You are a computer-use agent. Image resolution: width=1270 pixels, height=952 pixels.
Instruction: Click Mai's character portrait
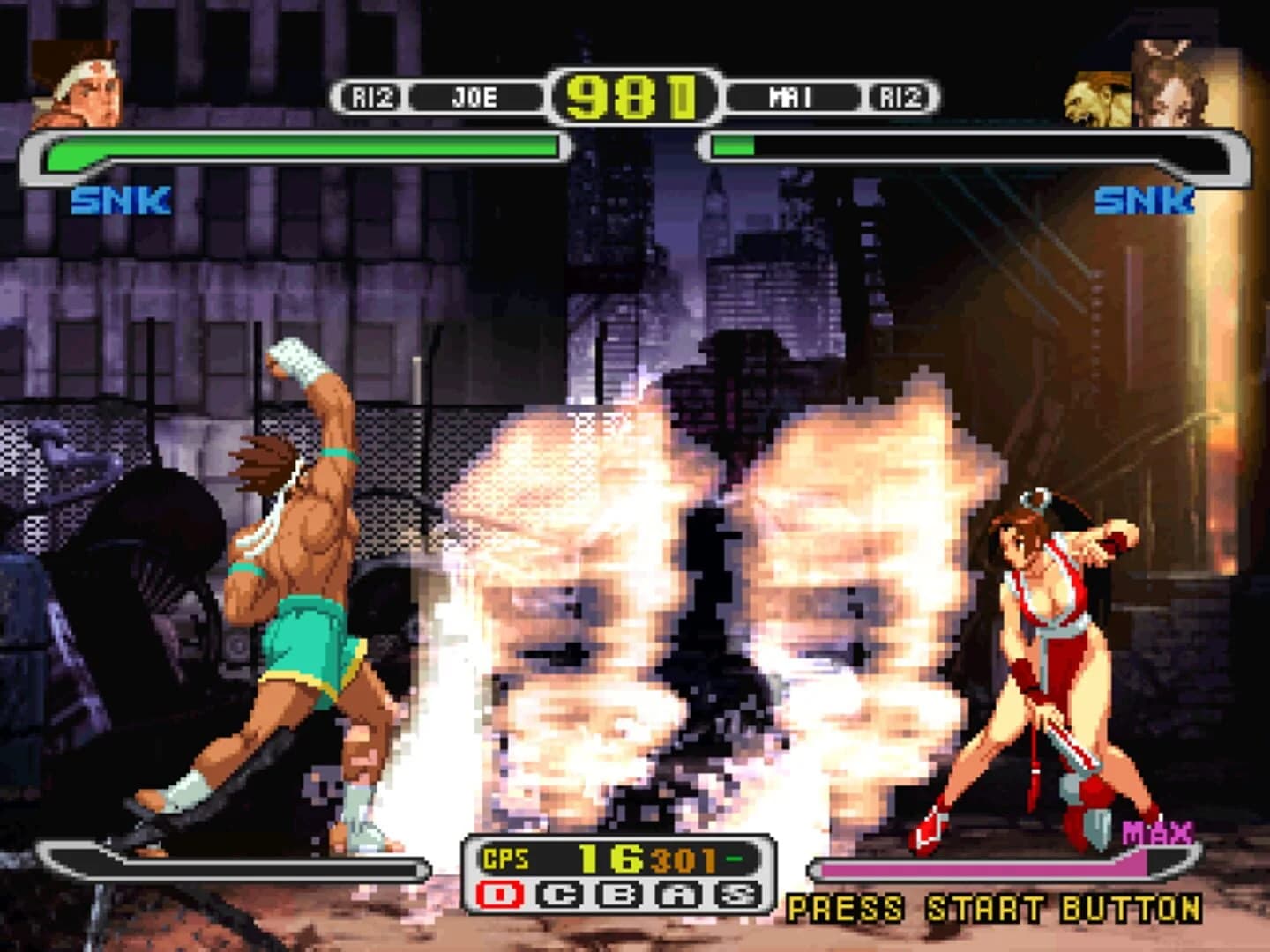tap(1173, 79)
